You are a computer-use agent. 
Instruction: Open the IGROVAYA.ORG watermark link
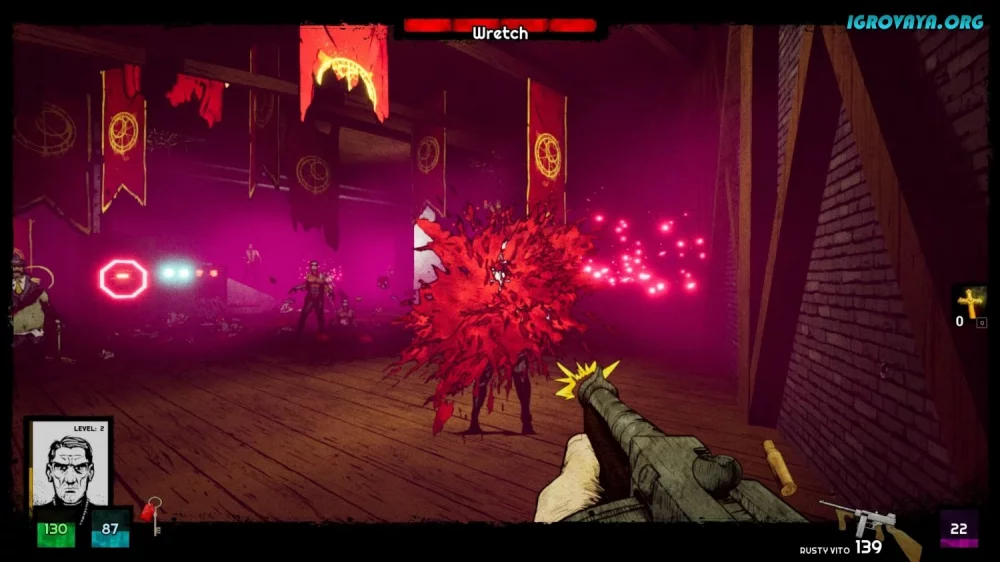tap(914, 21)
